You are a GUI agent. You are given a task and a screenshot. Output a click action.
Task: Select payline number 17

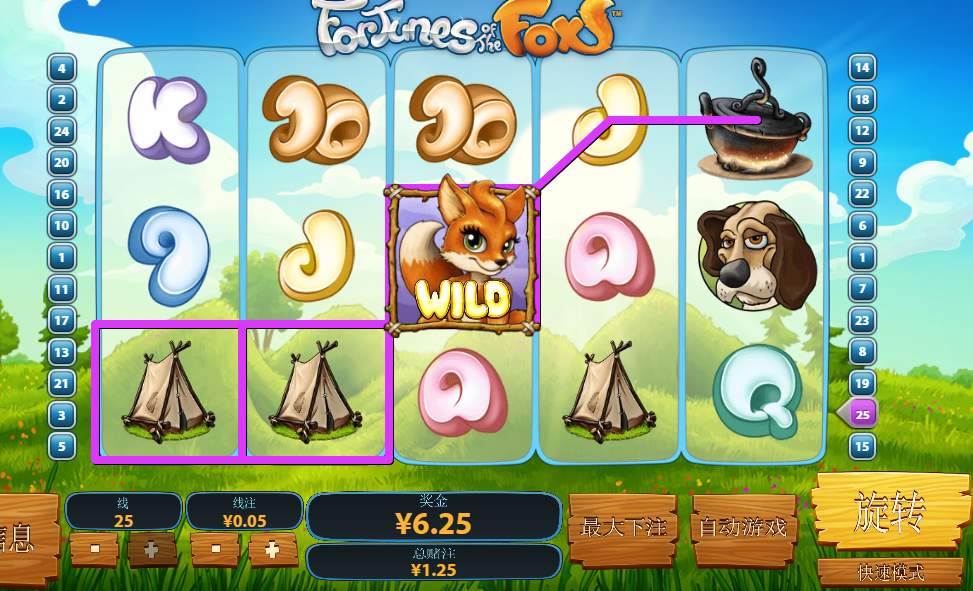tap(62, 321)
